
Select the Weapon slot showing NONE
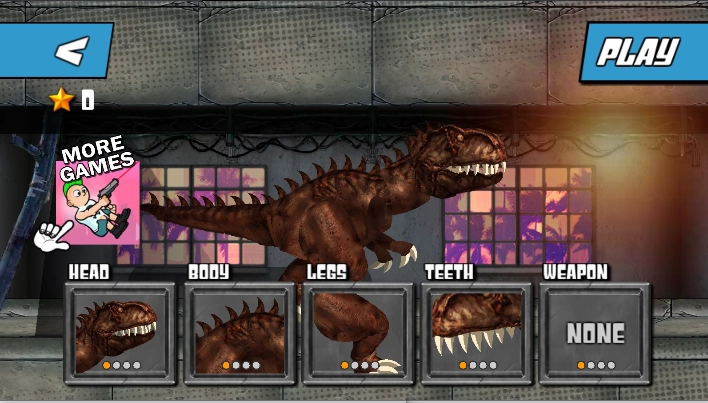tap(595, 333)
